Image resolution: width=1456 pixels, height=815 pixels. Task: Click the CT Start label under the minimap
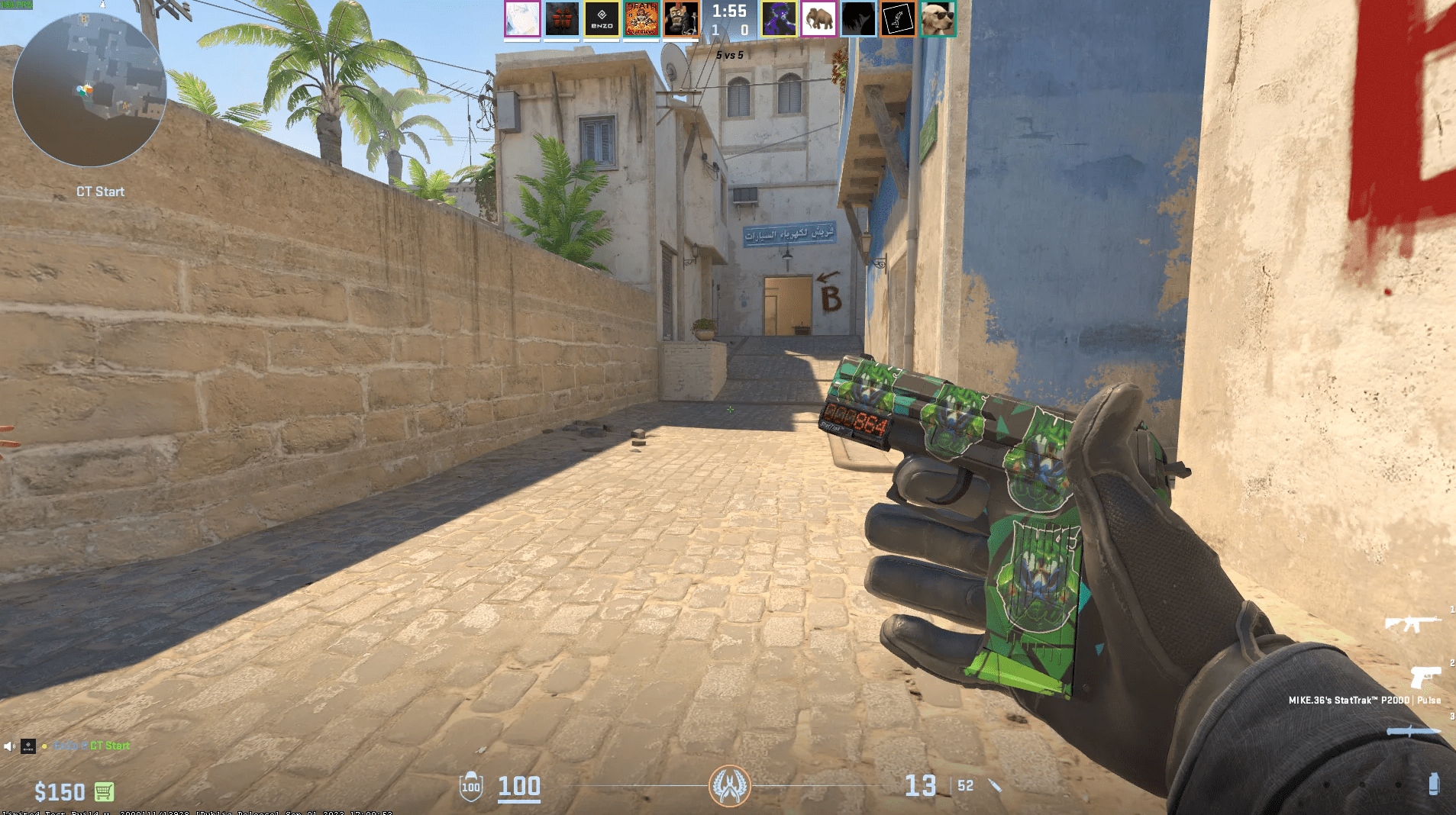100,192
